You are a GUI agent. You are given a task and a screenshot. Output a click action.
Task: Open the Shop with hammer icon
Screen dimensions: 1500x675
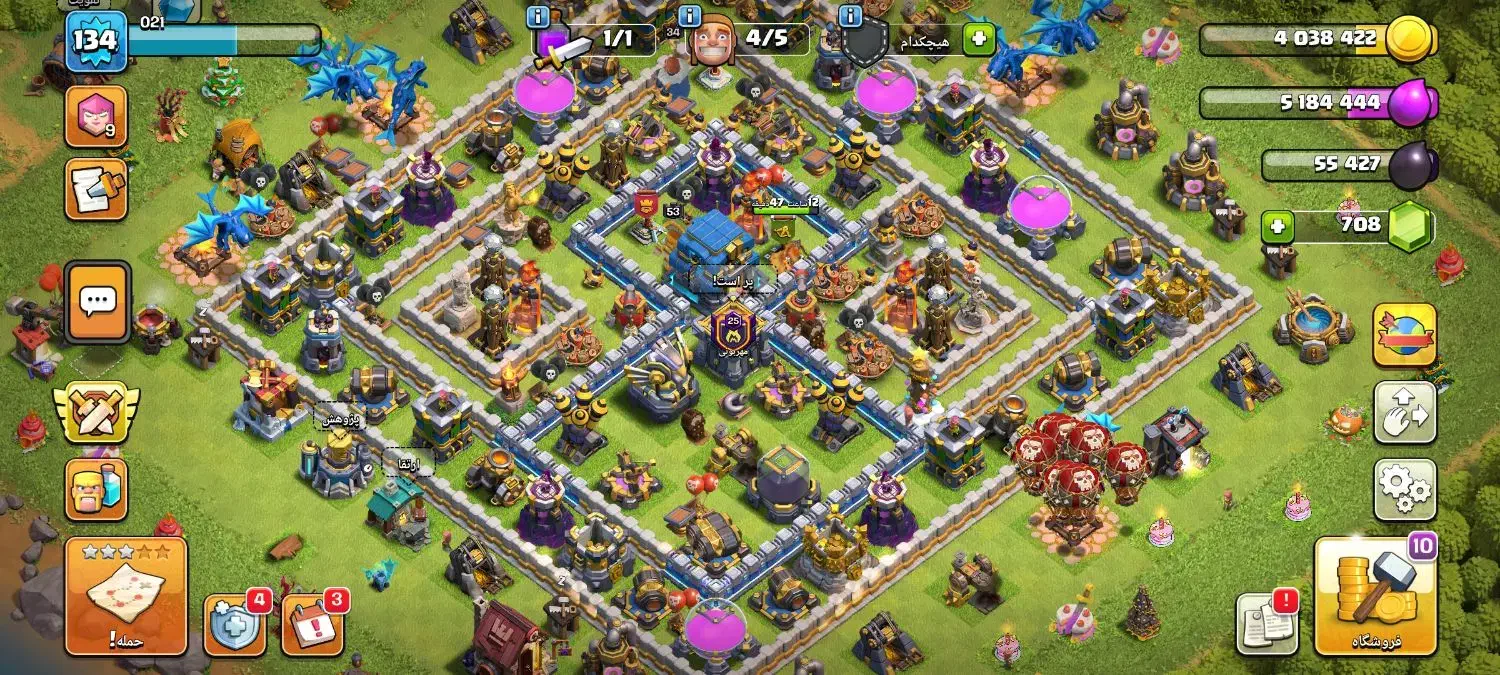tap(1374, 596)
